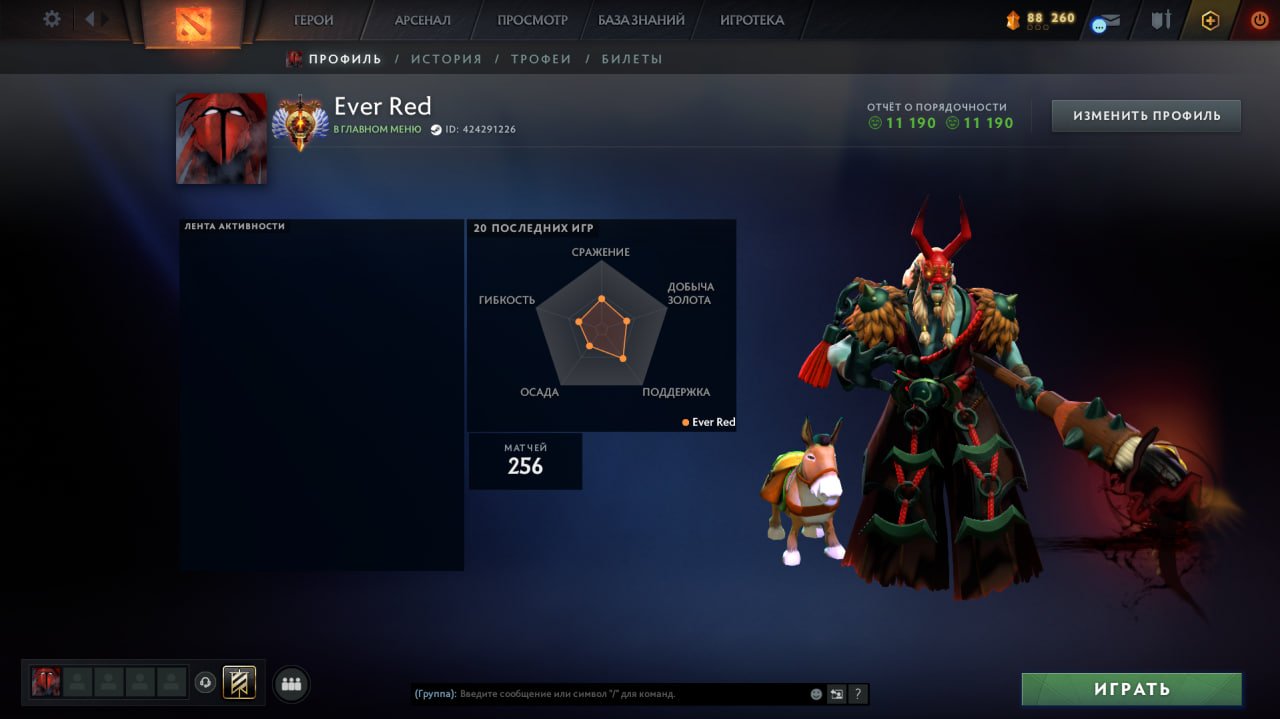Select the Просмотр menu entry
Image resolution: width=1280 pixels, height=719 pixels.
pos(532,20)
